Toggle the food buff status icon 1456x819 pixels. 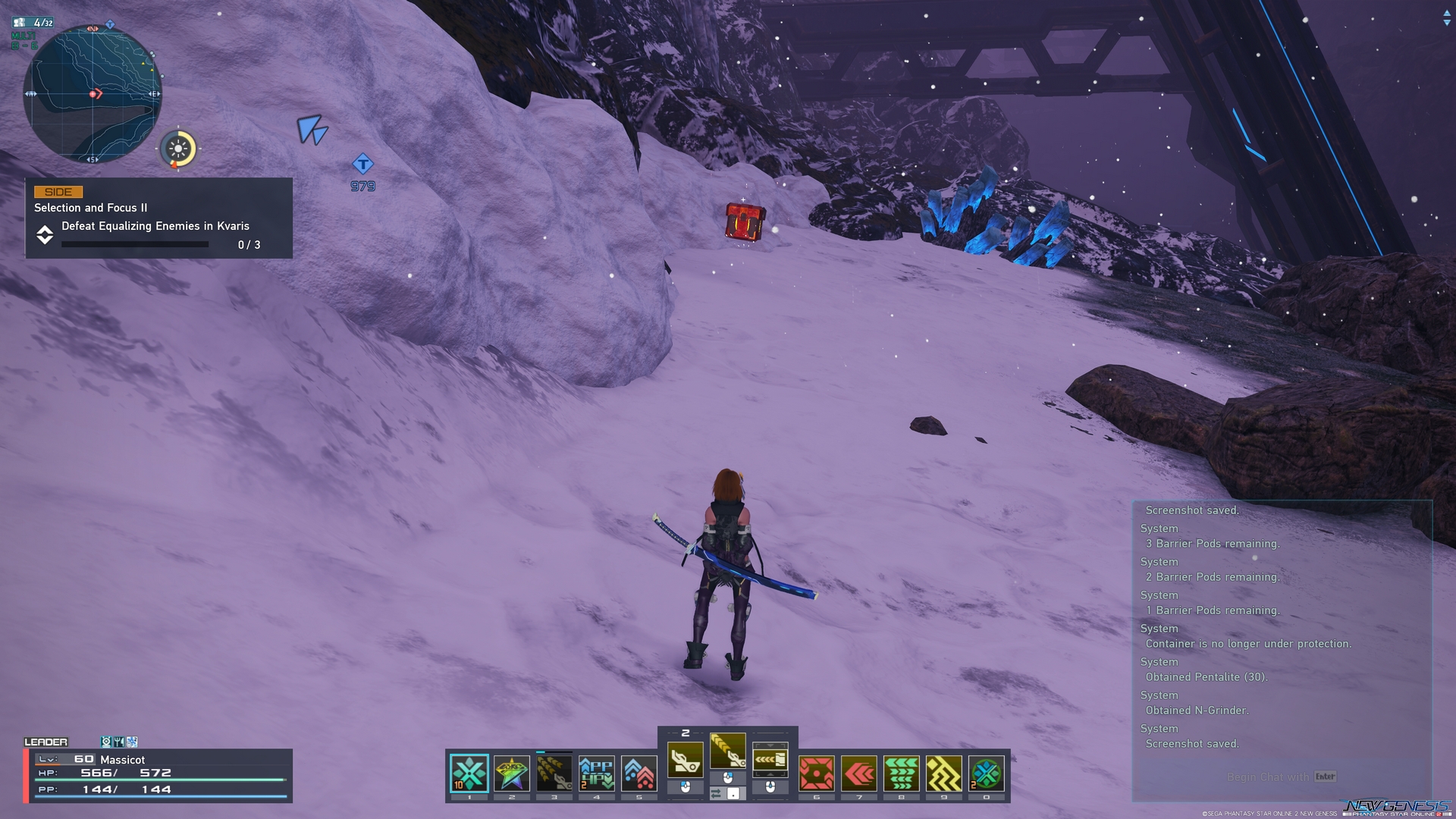[x=118, y=742]
